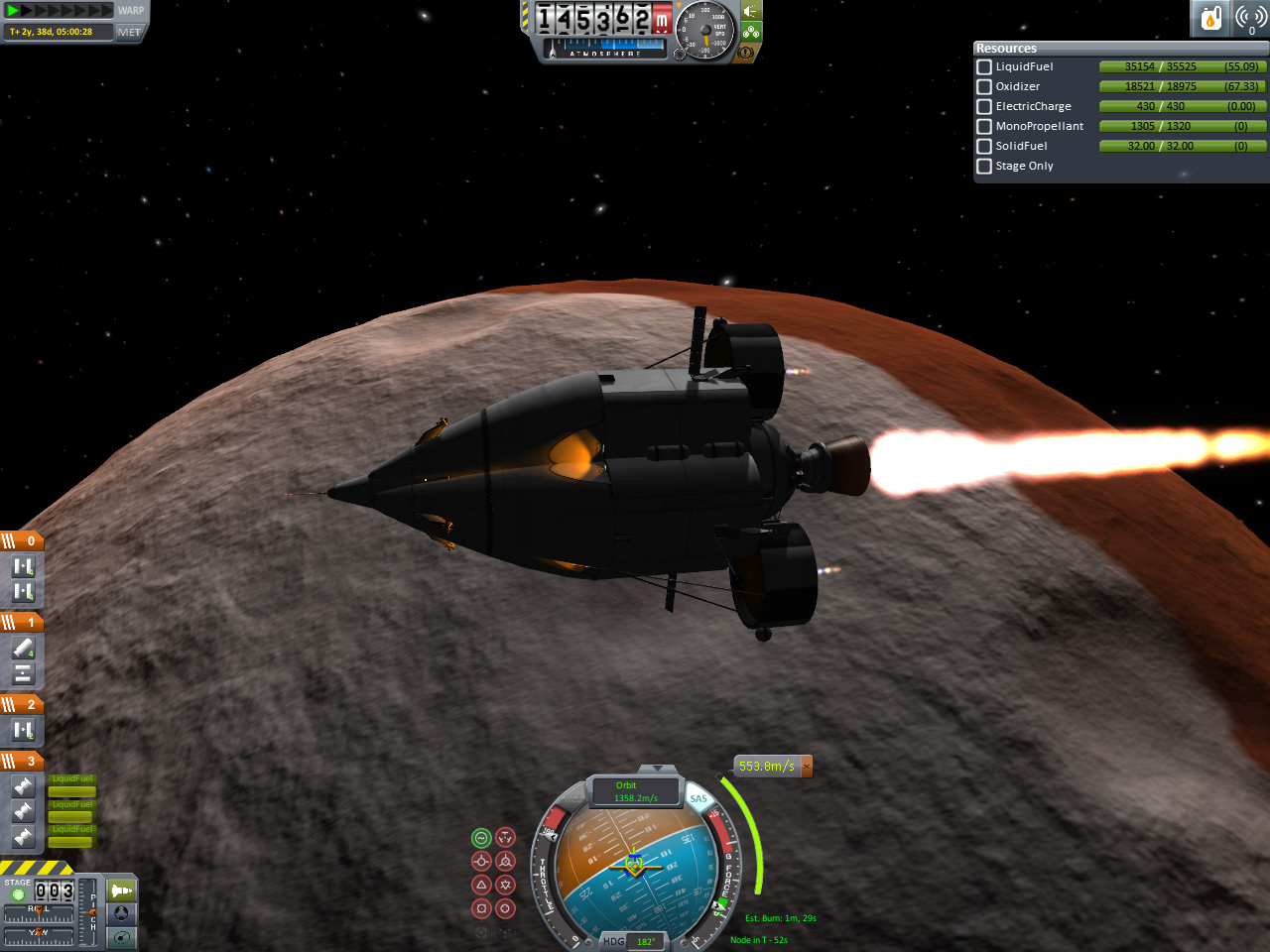Cycle the Orbit speed display mode
1270x952 pixels.
(635, 791)
